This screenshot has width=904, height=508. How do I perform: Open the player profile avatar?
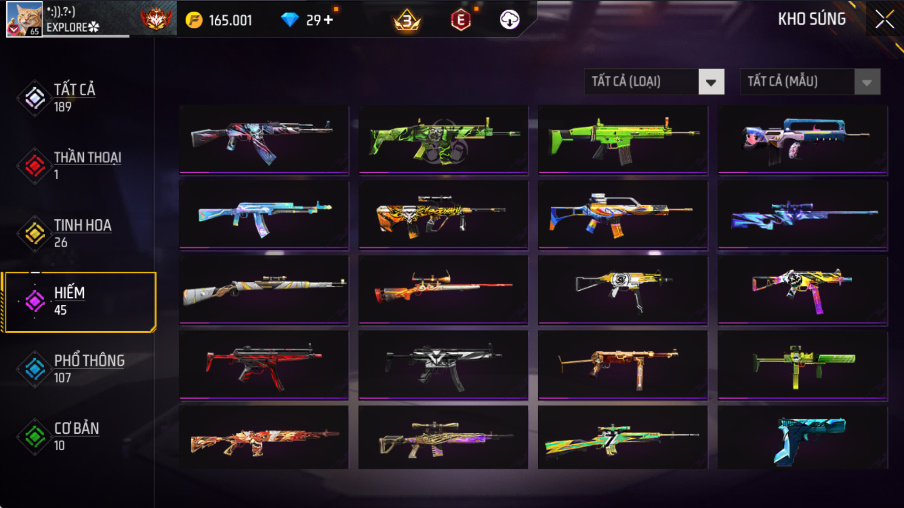(x=24, y=18)
